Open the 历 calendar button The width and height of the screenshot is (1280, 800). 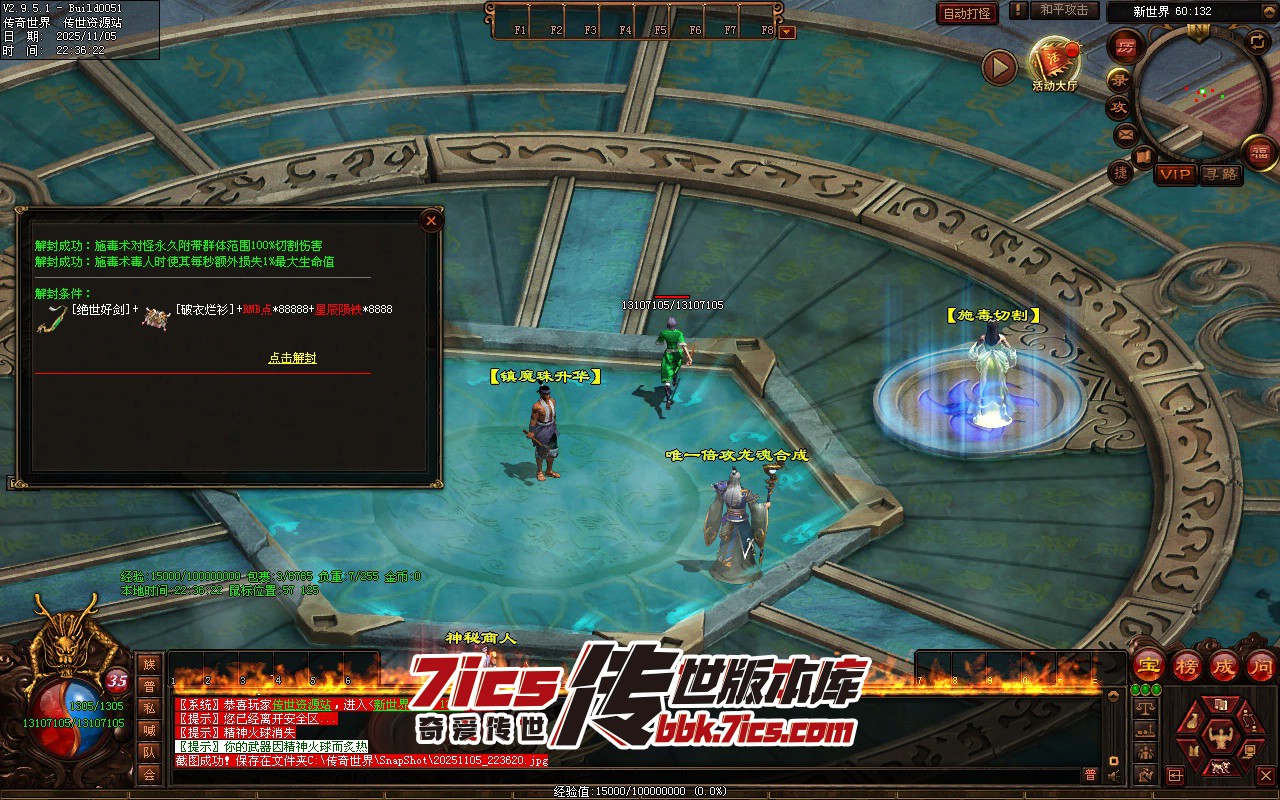tap(1127, 46)
